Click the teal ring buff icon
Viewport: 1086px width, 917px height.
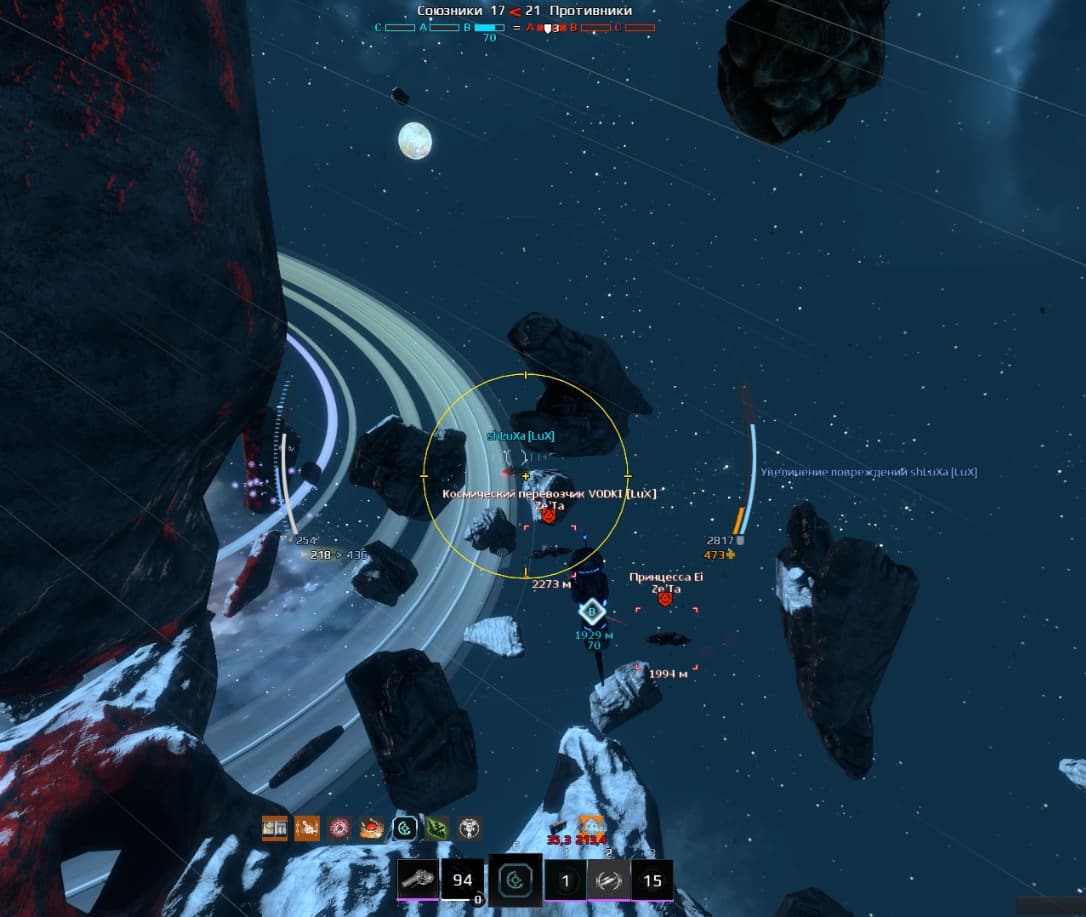click(x=405, y=828)
